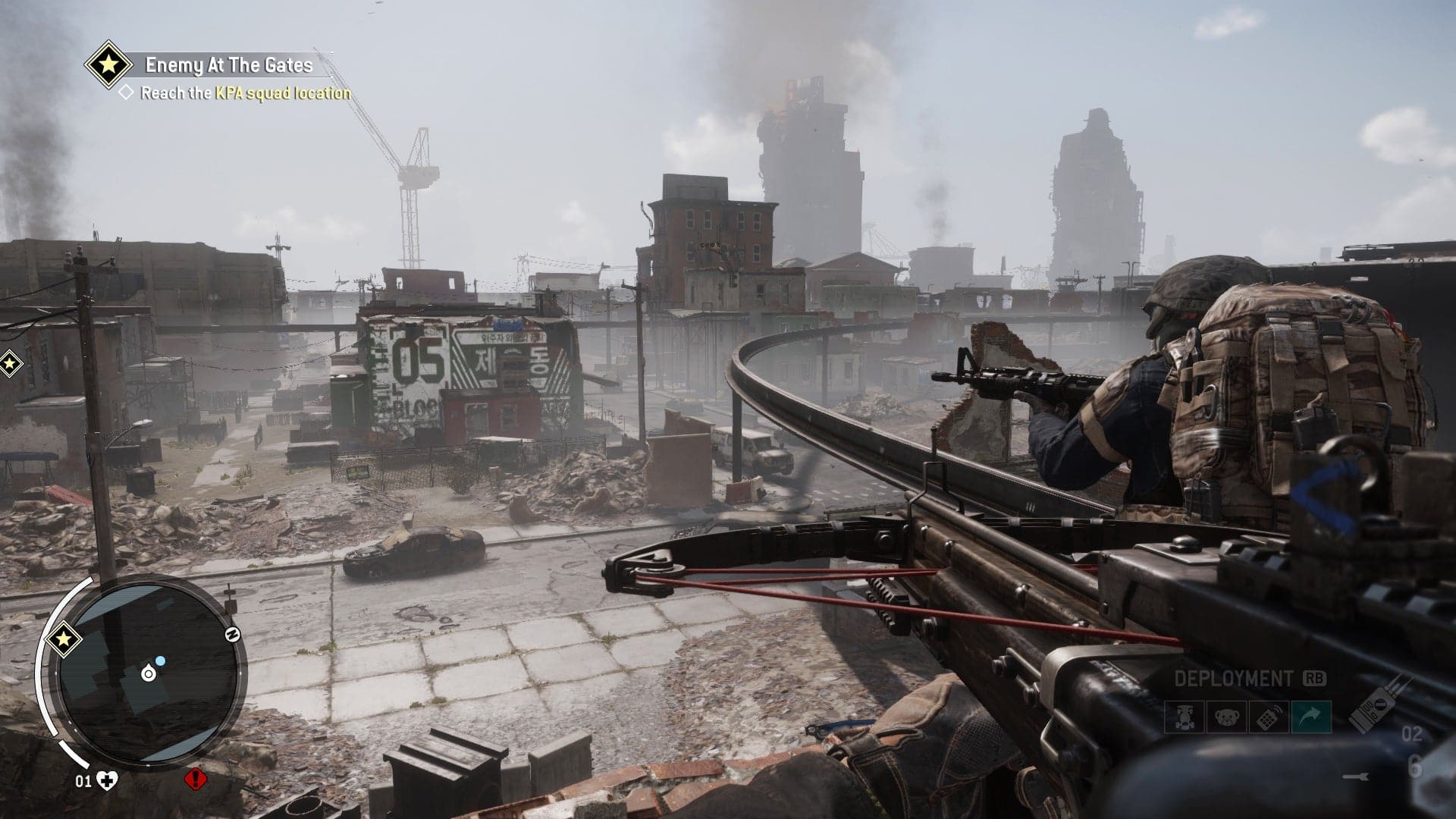1456x819 pixels.
Task: Select the teddy bear distraction device
Action: click(1226, 717)
